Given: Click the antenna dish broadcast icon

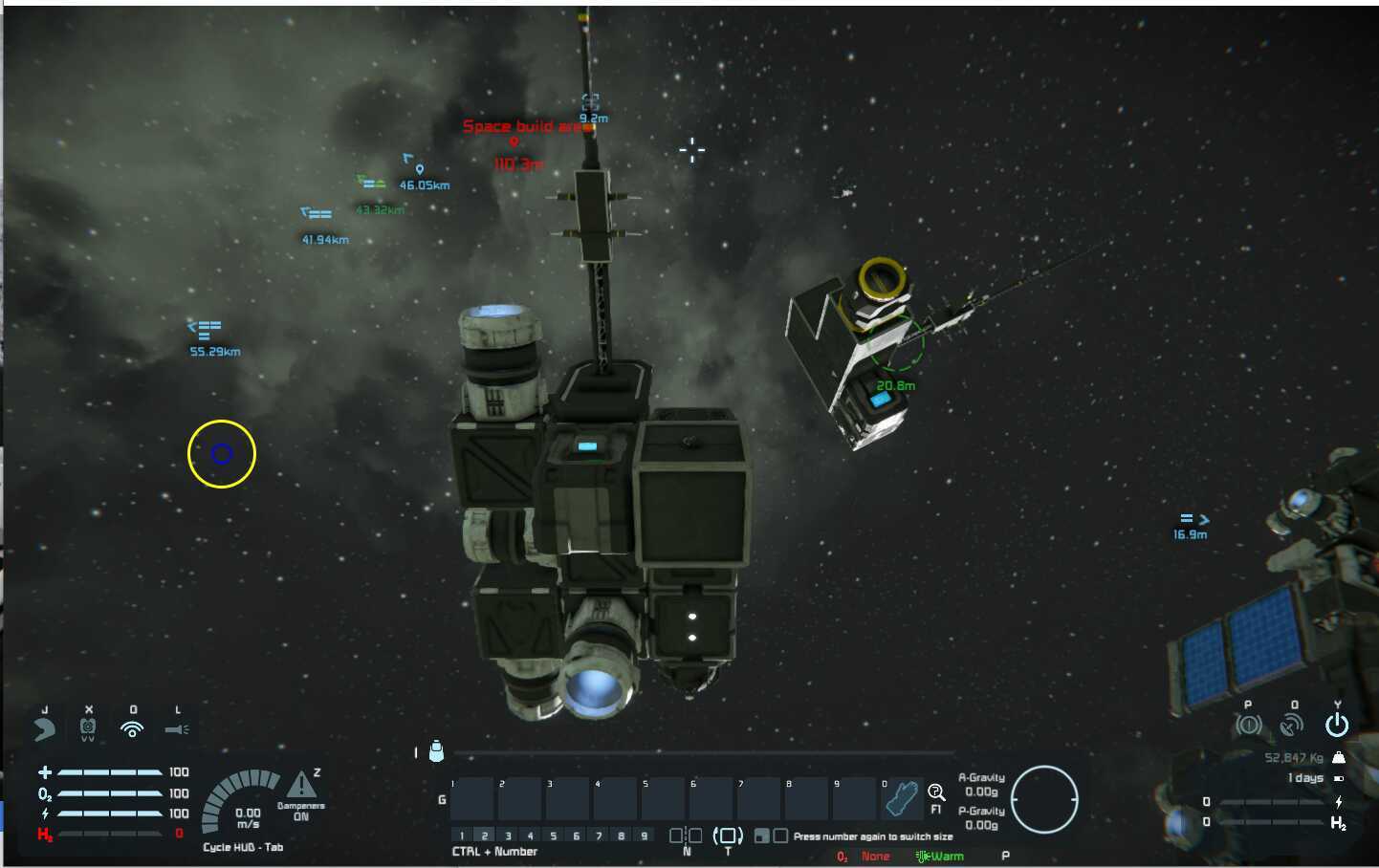Looking at the screenshot, I should coord(1292,726).
